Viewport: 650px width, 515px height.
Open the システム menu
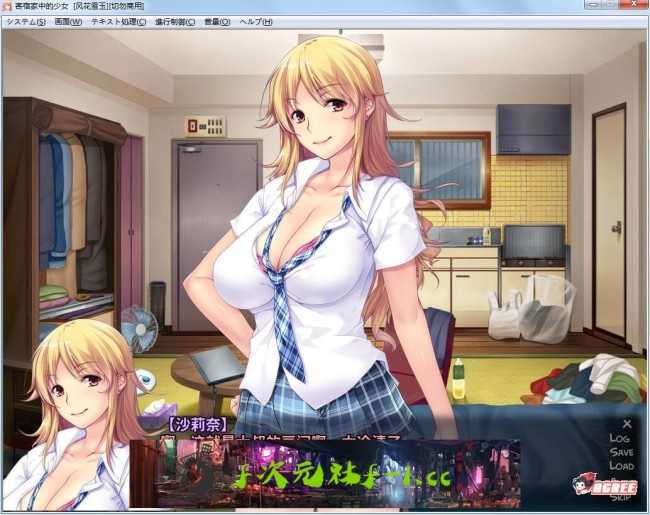tap(25, 21)
